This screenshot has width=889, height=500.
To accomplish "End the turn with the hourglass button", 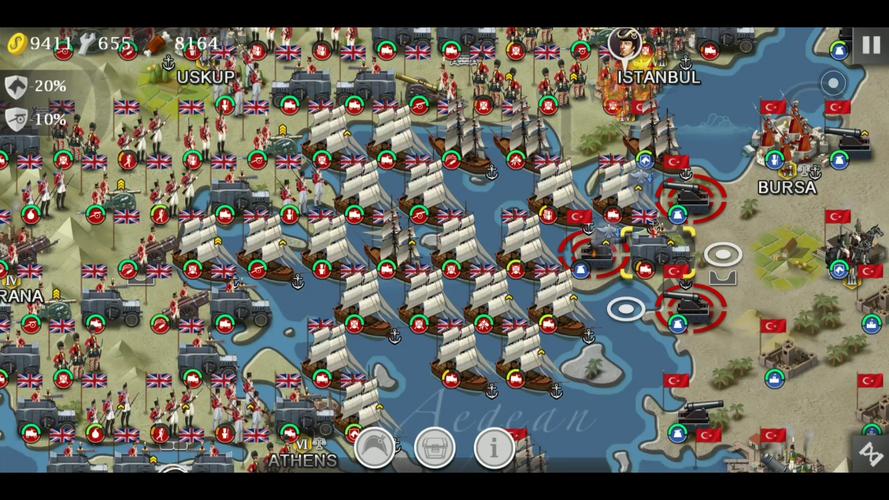I will [869, 451].
